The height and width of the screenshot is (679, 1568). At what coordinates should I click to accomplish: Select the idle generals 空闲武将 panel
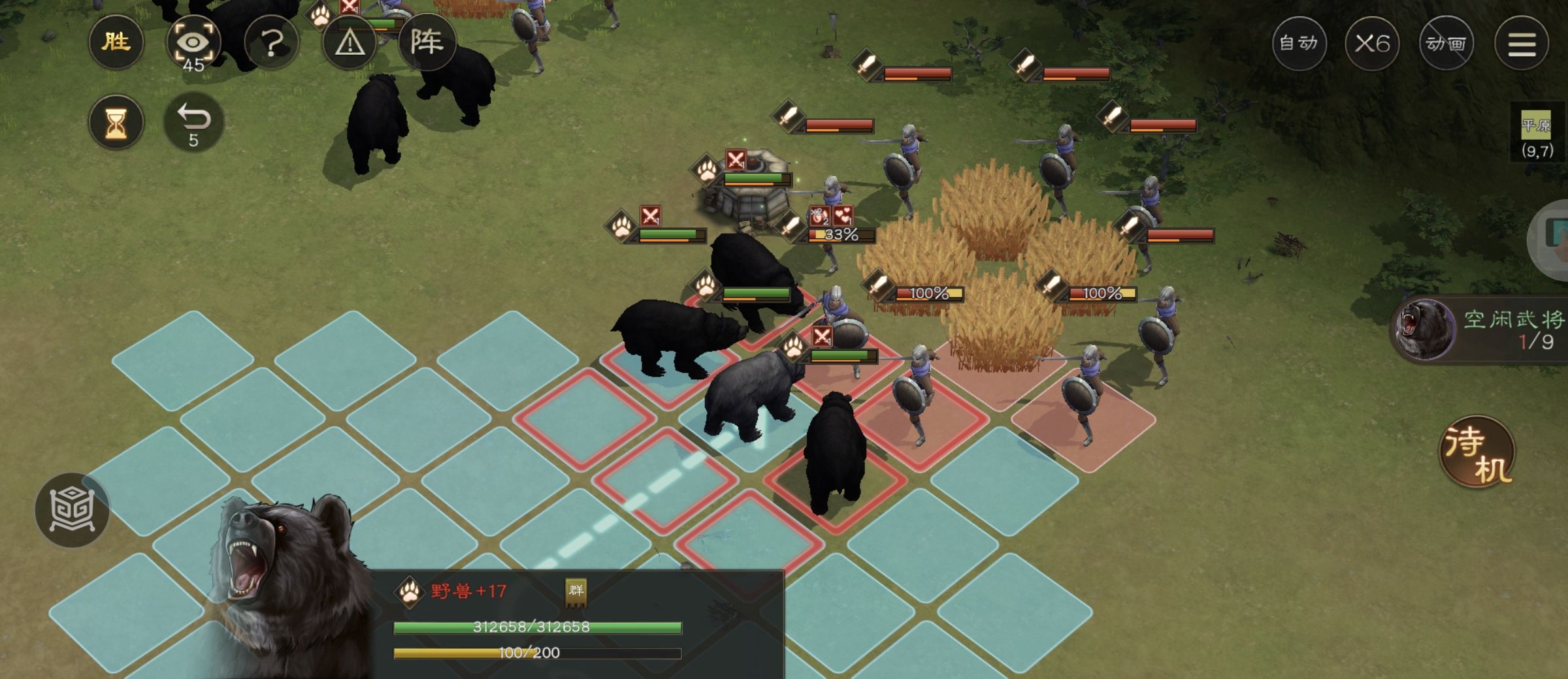point(1483,330)
